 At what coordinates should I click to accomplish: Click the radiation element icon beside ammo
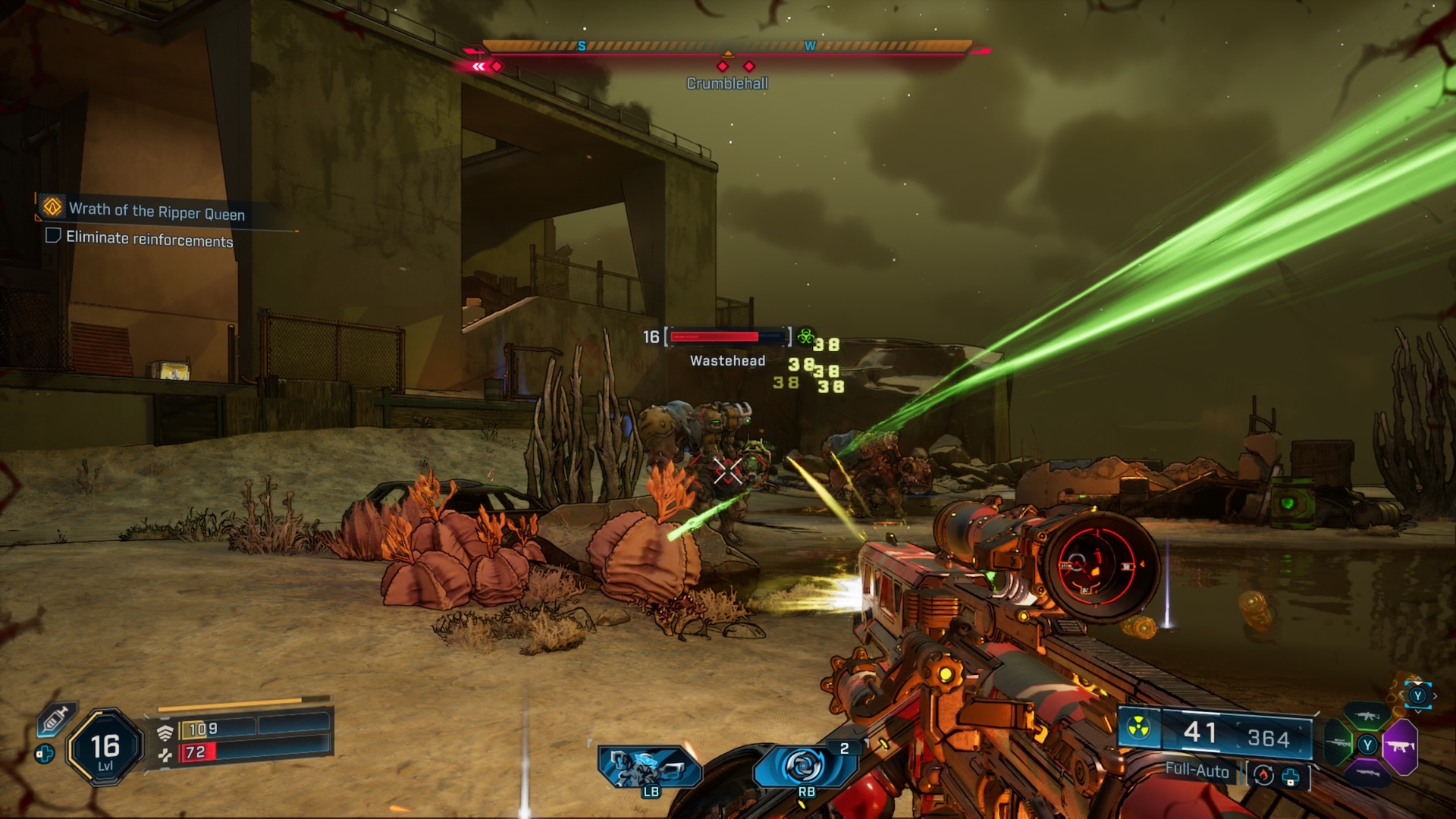[x=1137, y=729]
